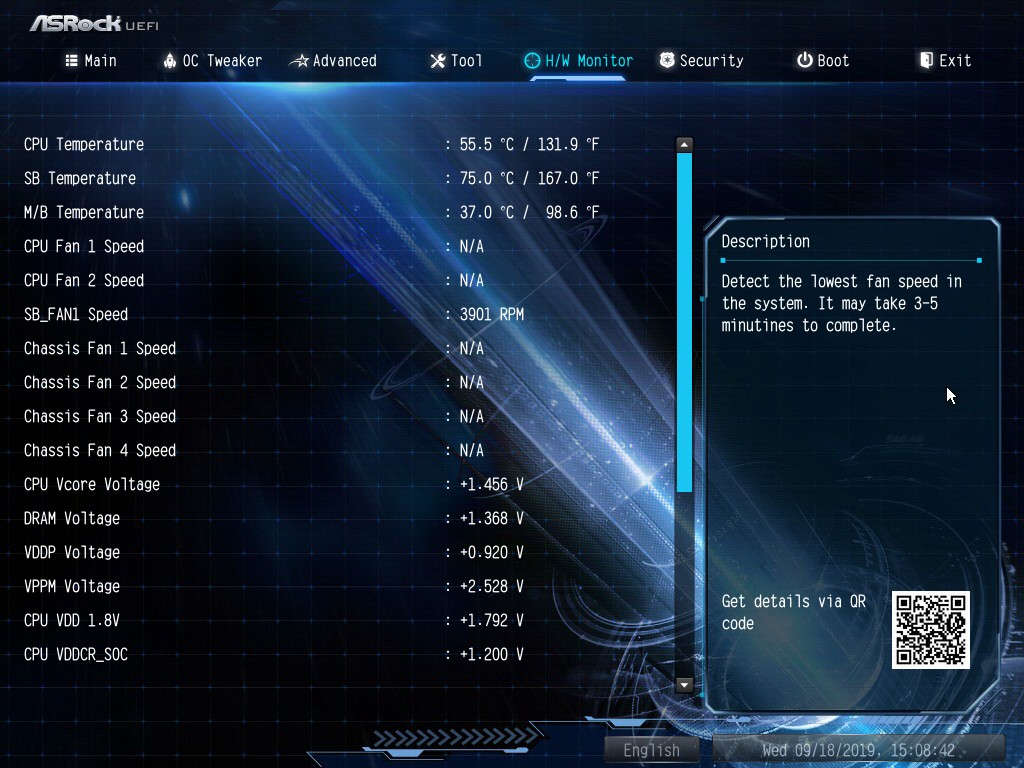Screen dimensions: 1024x768
Task: Switch to the Boot tab
Action: point(823,61)
